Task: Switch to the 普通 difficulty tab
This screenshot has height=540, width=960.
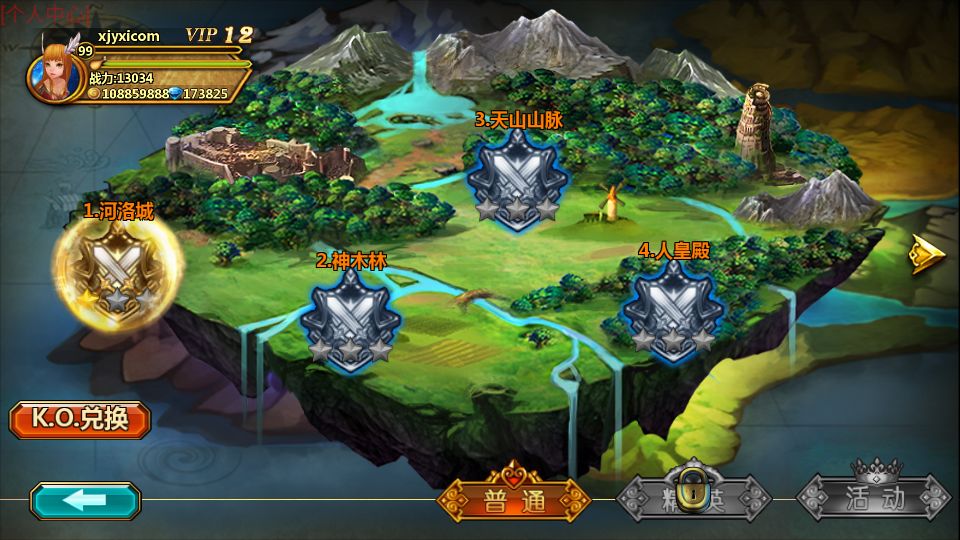Action: pos(513,498)
